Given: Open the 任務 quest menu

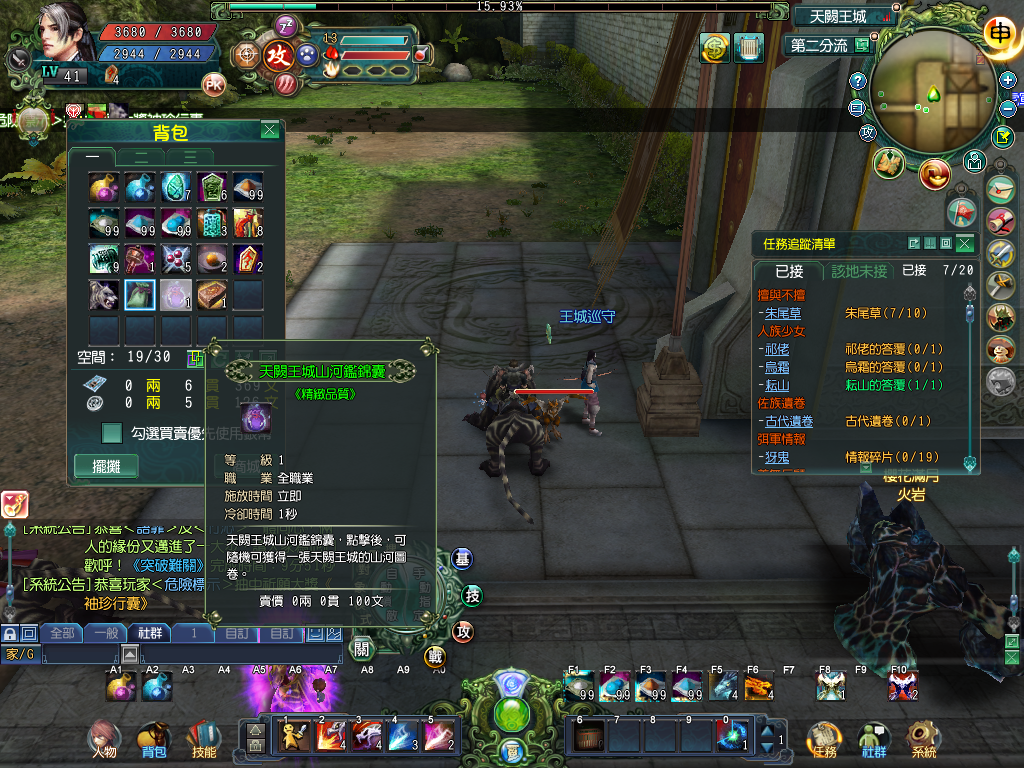Looking at the screenshot, I should coord(824,739).
